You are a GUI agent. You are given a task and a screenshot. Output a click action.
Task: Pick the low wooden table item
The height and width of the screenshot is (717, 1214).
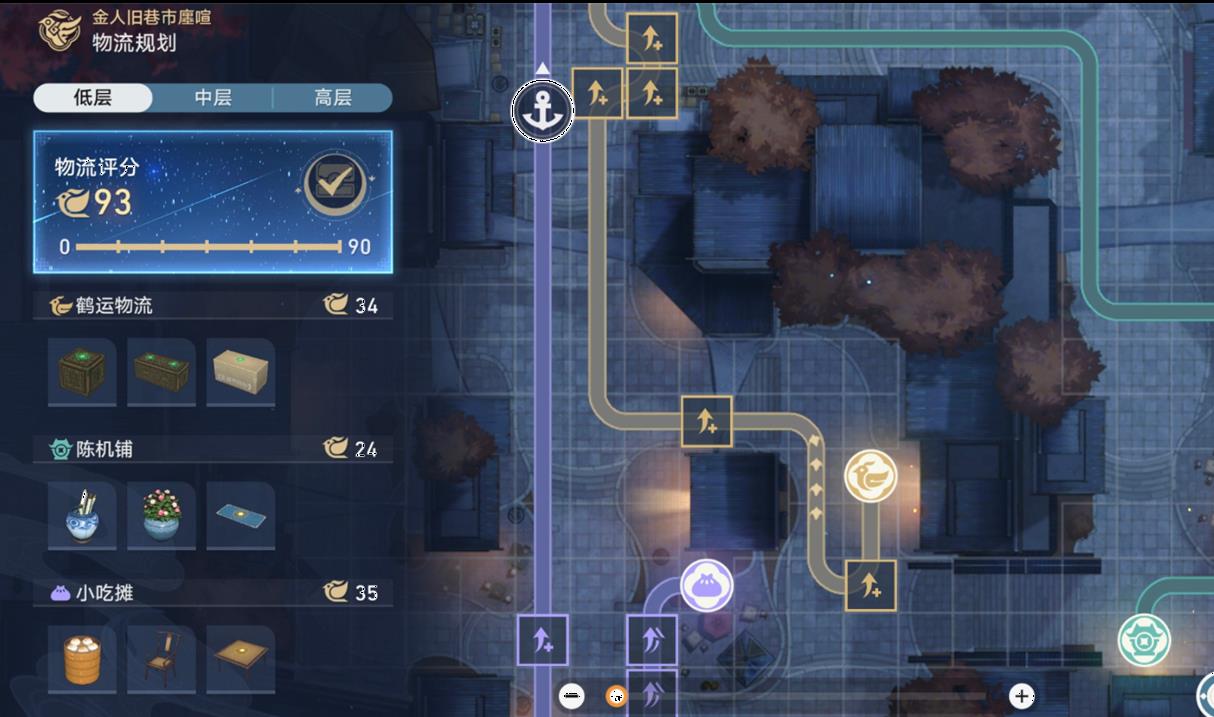click(241, 660)
